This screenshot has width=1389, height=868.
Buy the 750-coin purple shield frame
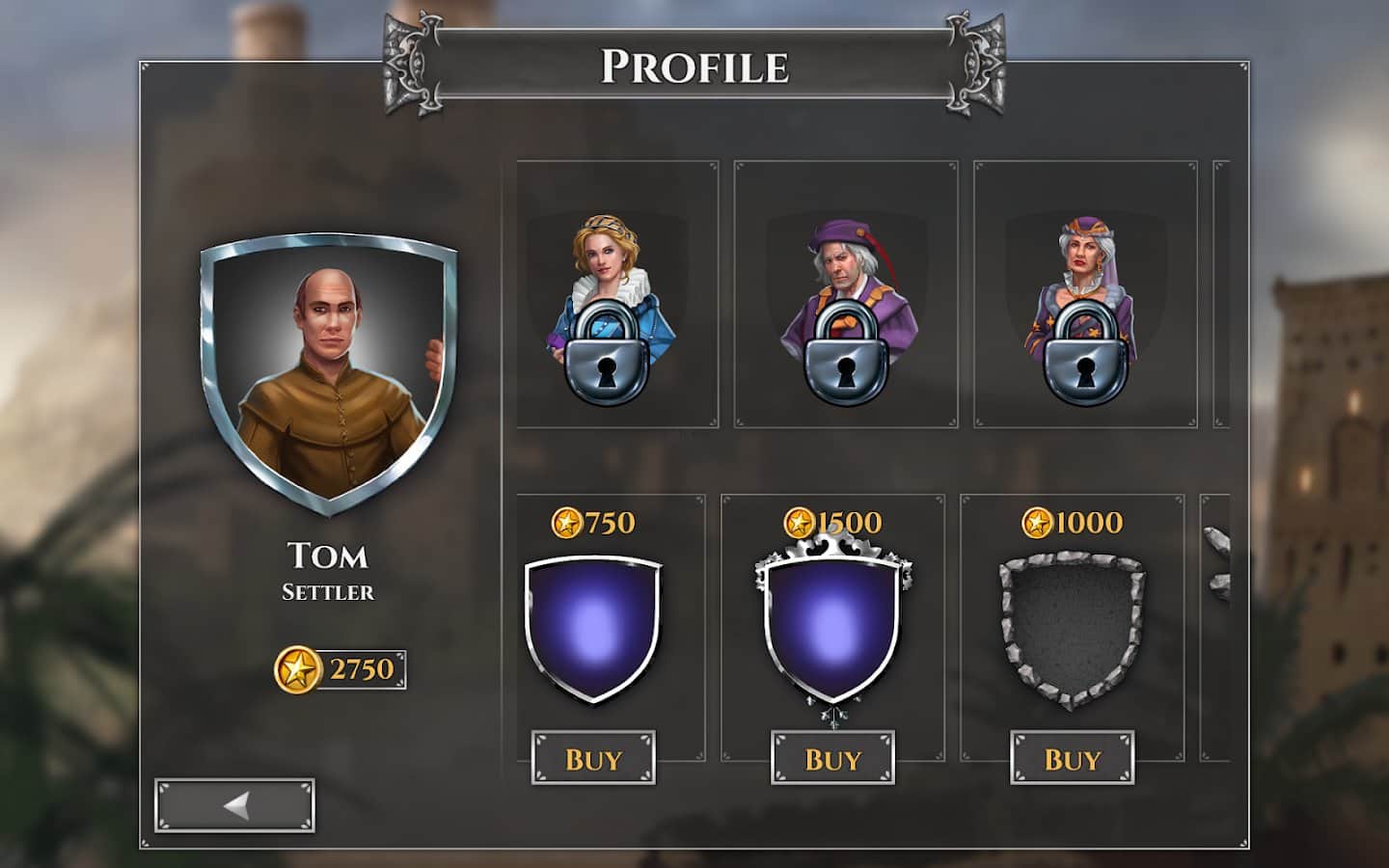coord(593,758)
